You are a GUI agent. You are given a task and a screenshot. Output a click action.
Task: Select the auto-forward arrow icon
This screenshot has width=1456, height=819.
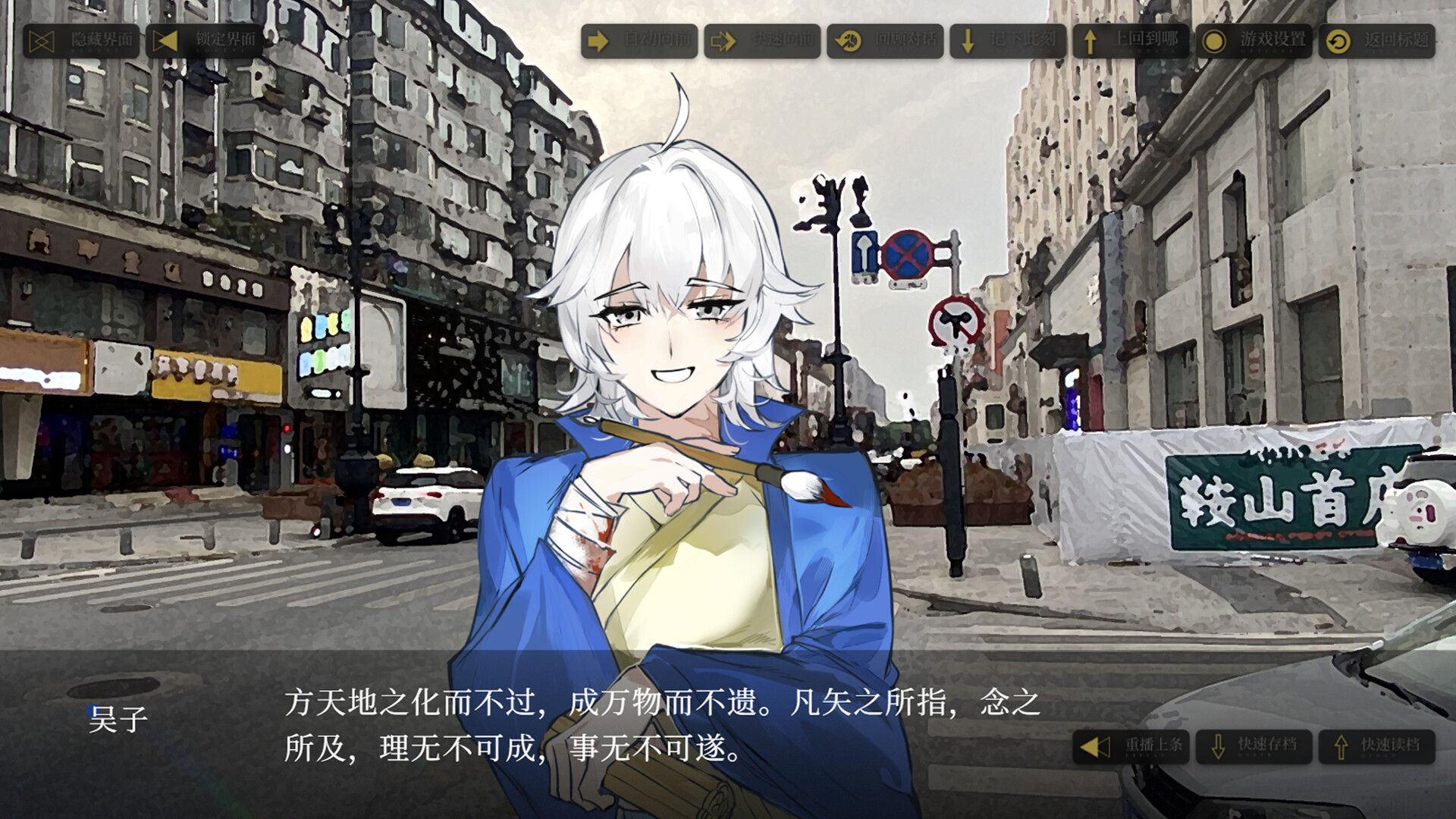coord(599,43)
